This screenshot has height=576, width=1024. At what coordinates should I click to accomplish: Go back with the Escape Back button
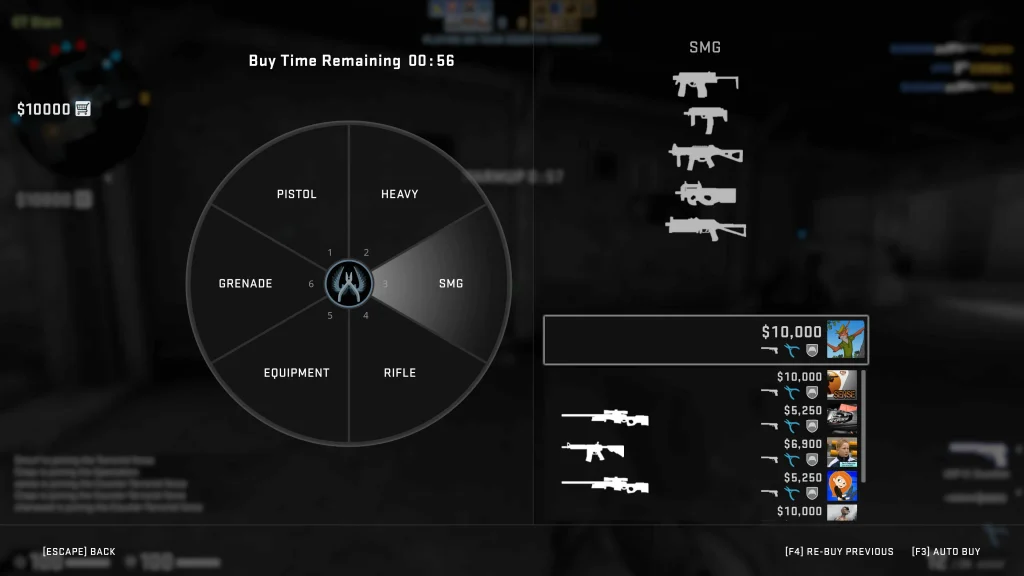(x=79, y=552)
